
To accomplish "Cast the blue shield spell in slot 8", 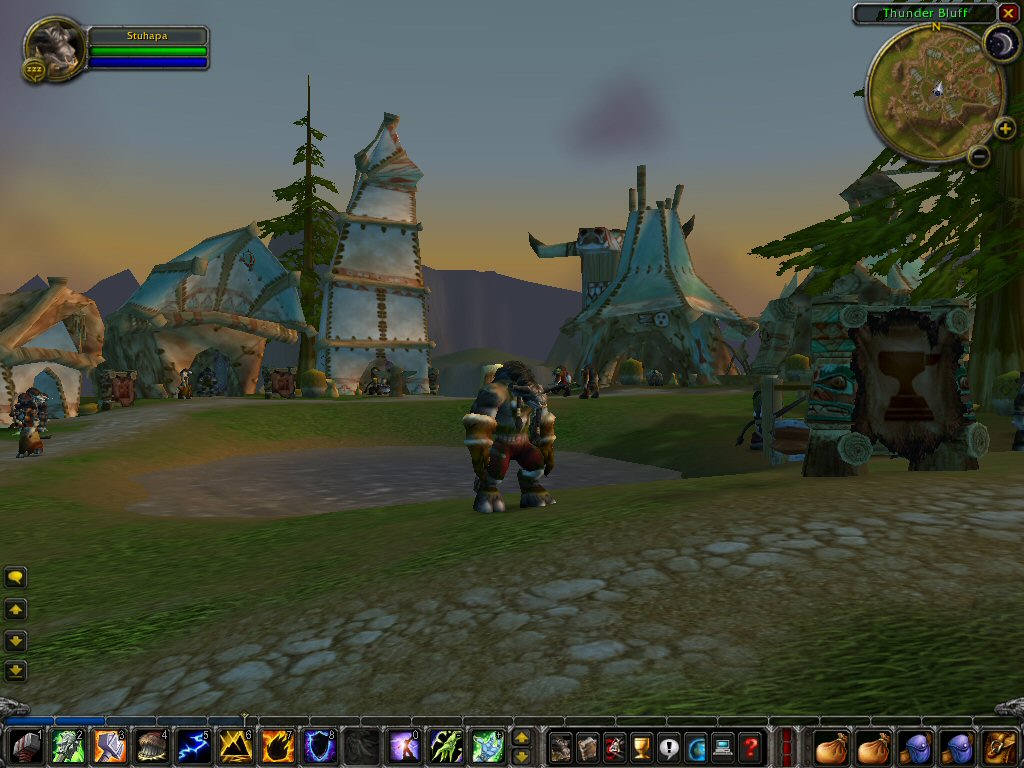I will pyautogui.click(x=319, y=746).
